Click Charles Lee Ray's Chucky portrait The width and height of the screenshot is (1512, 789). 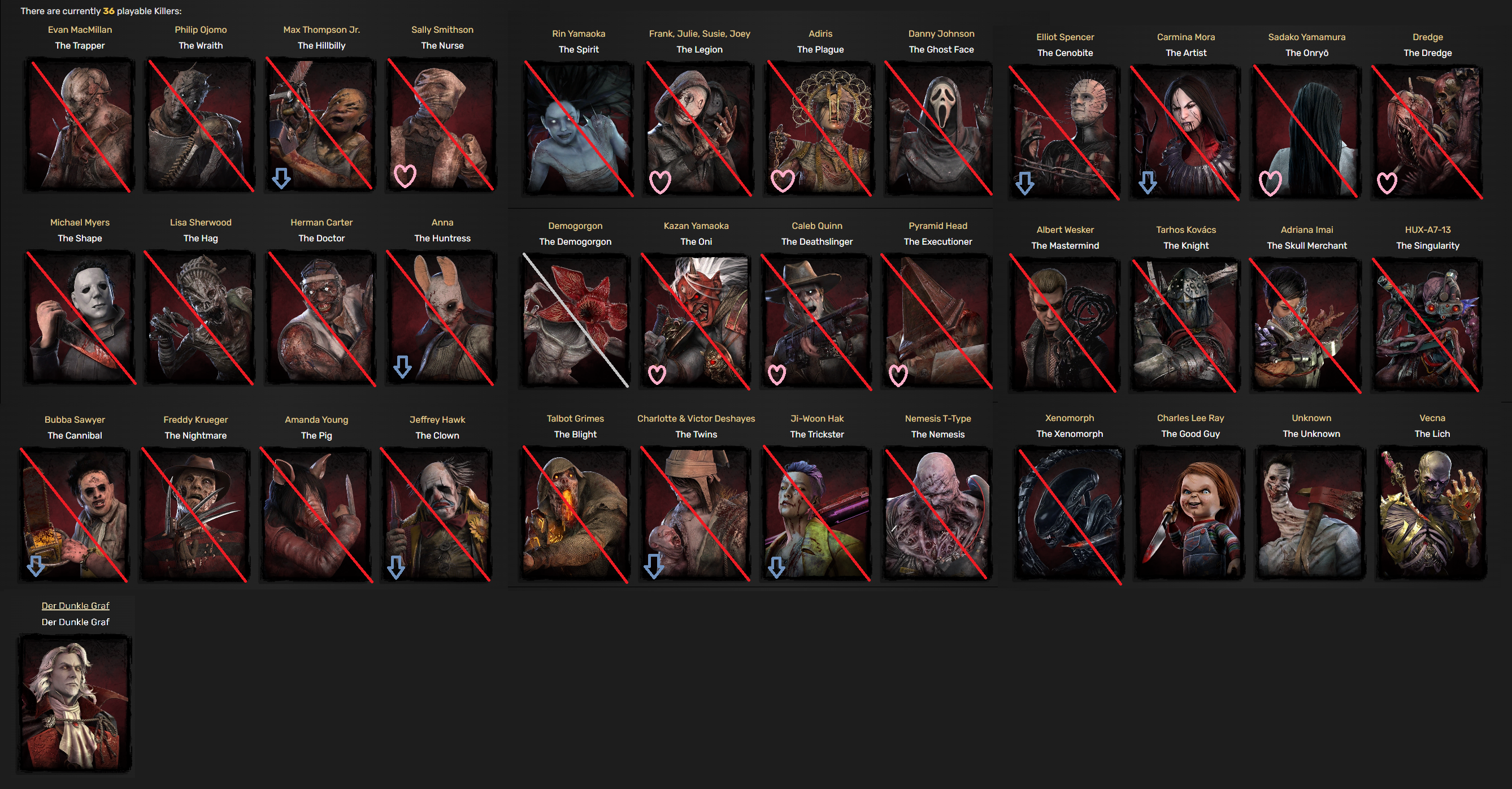click(1190, 515)
